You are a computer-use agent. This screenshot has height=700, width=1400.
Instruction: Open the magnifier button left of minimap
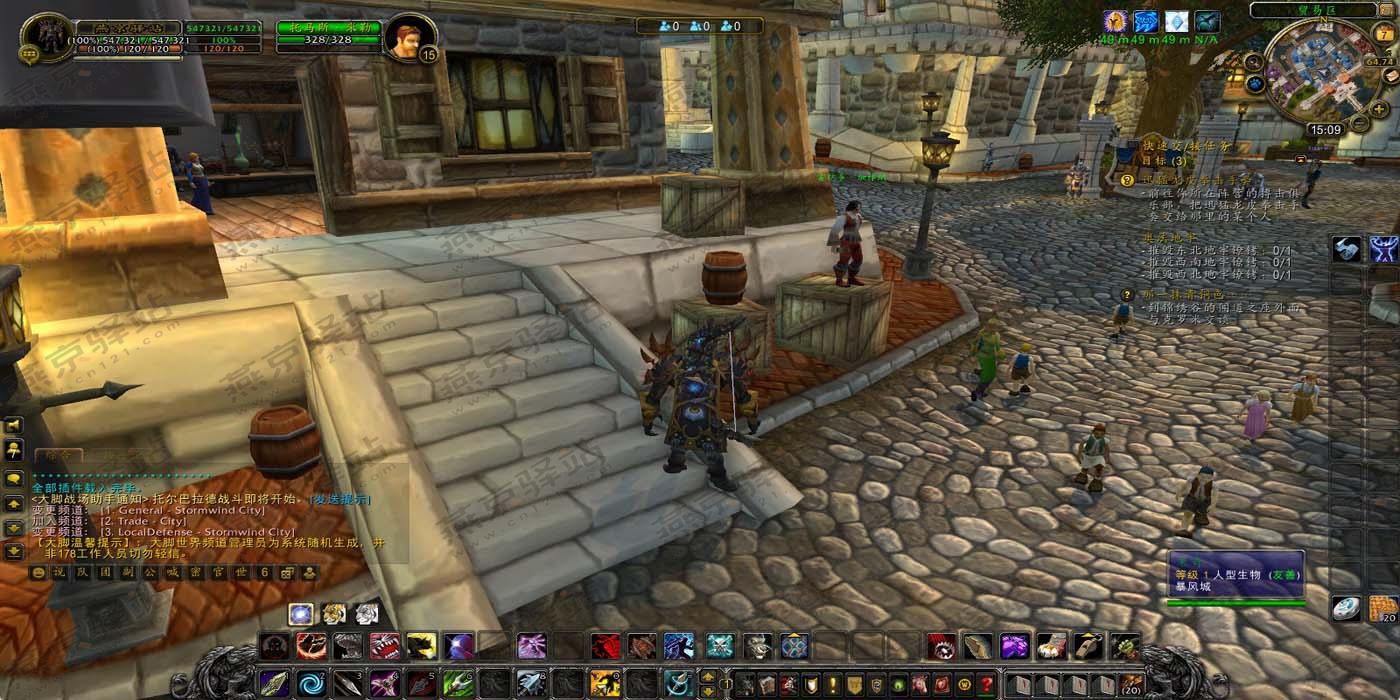[1254, 61]
